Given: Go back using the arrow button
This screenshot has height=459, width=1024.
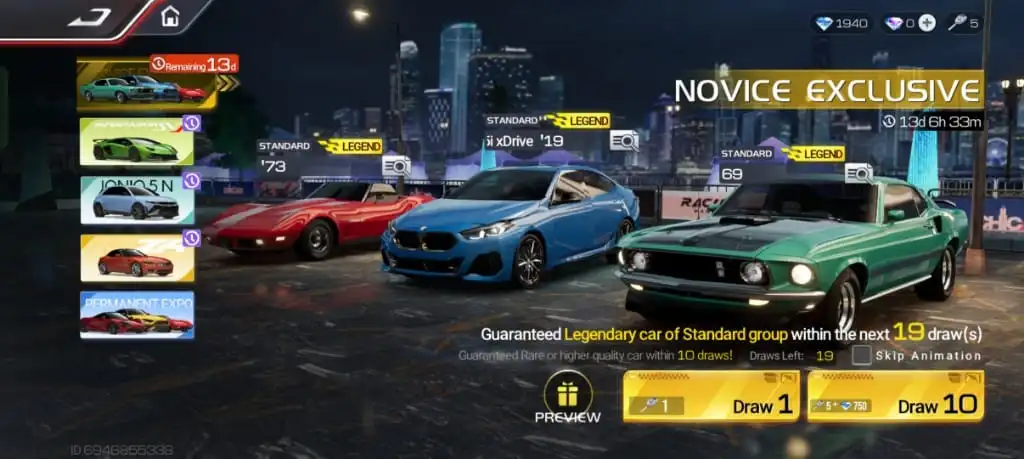Looking at the screenshot, I should click(88, 17).
